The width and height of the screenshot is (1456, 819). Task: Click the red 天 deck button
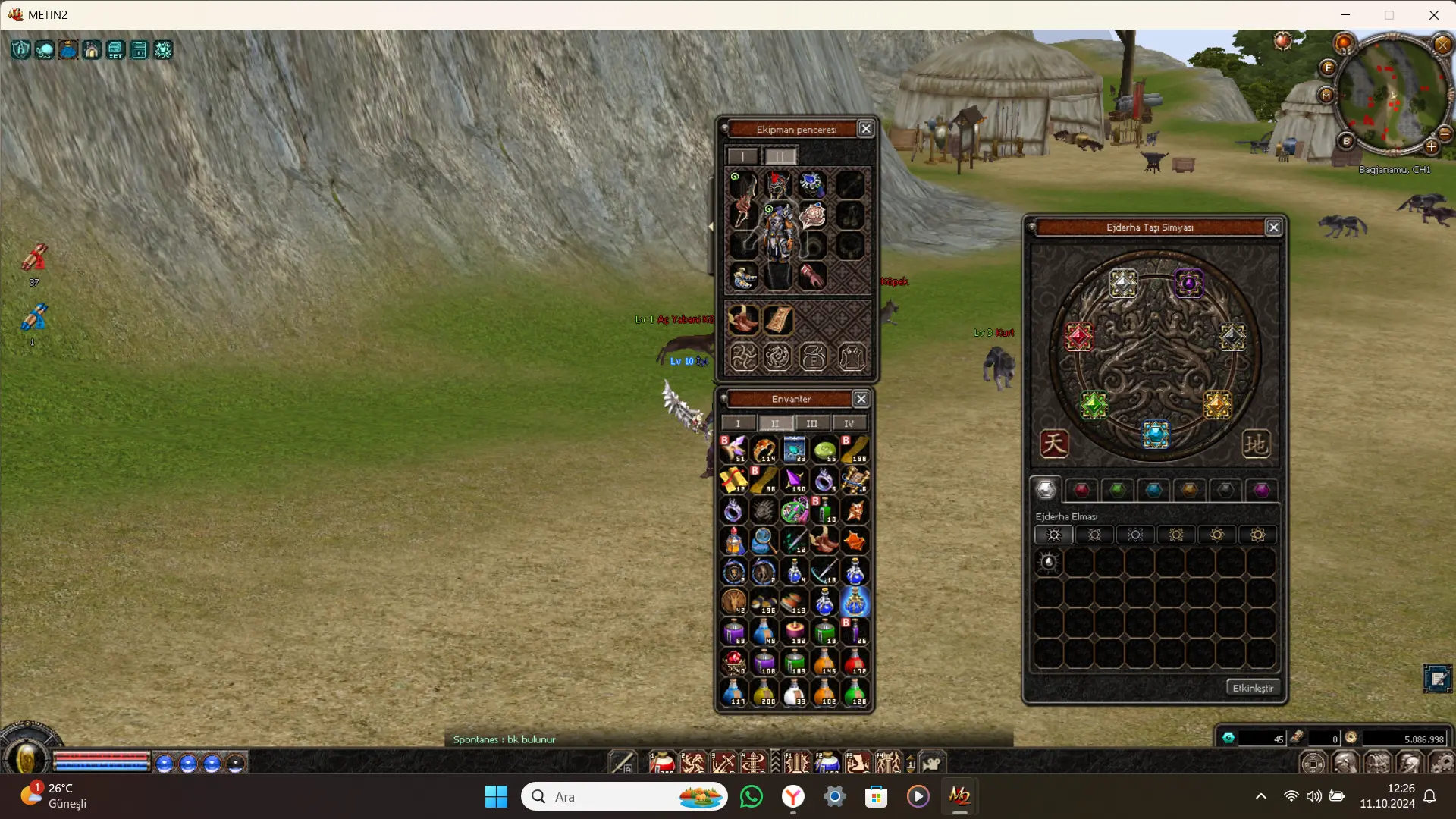click(1054, 444)
